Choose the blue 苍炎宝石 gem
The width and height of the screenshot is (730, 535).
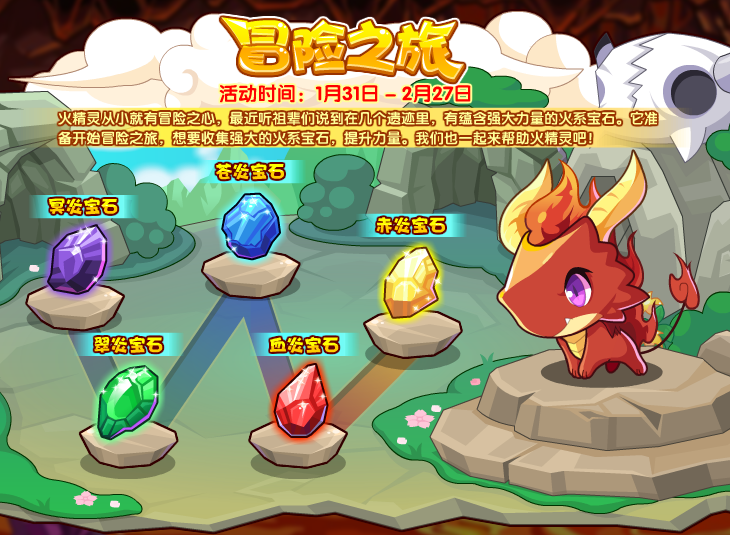250,226
